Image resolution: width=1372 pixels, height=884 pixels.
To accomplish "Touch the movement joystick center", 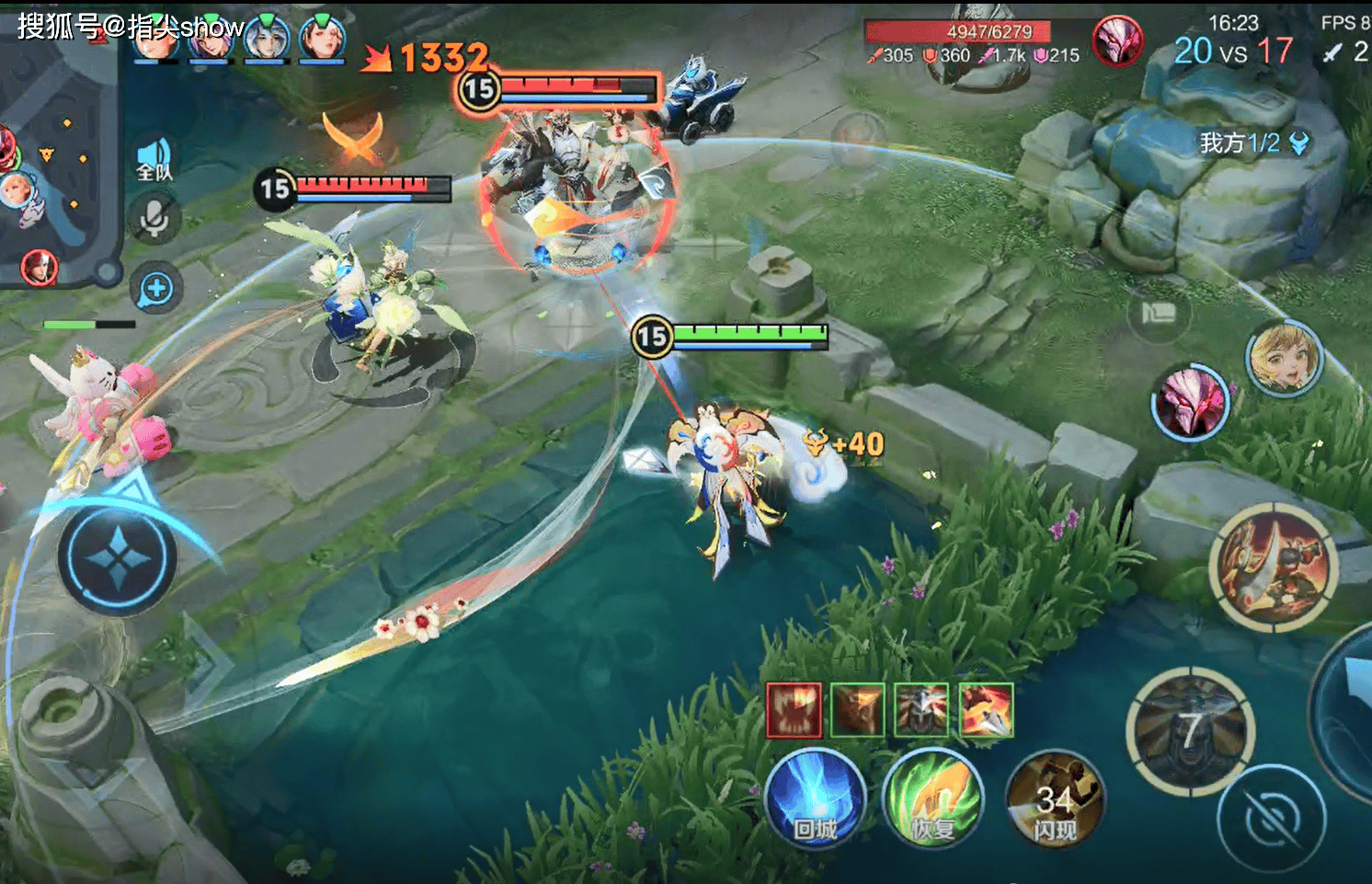I will (x=117, y=558).
